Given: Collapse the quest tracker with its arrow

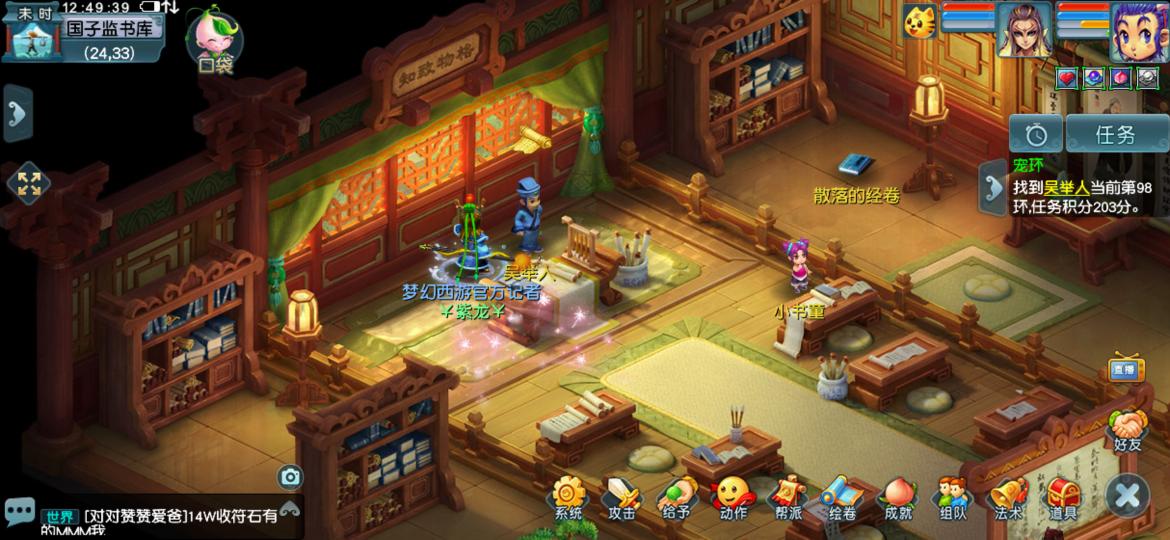Looking at the screenshot, I should (994, 187).
